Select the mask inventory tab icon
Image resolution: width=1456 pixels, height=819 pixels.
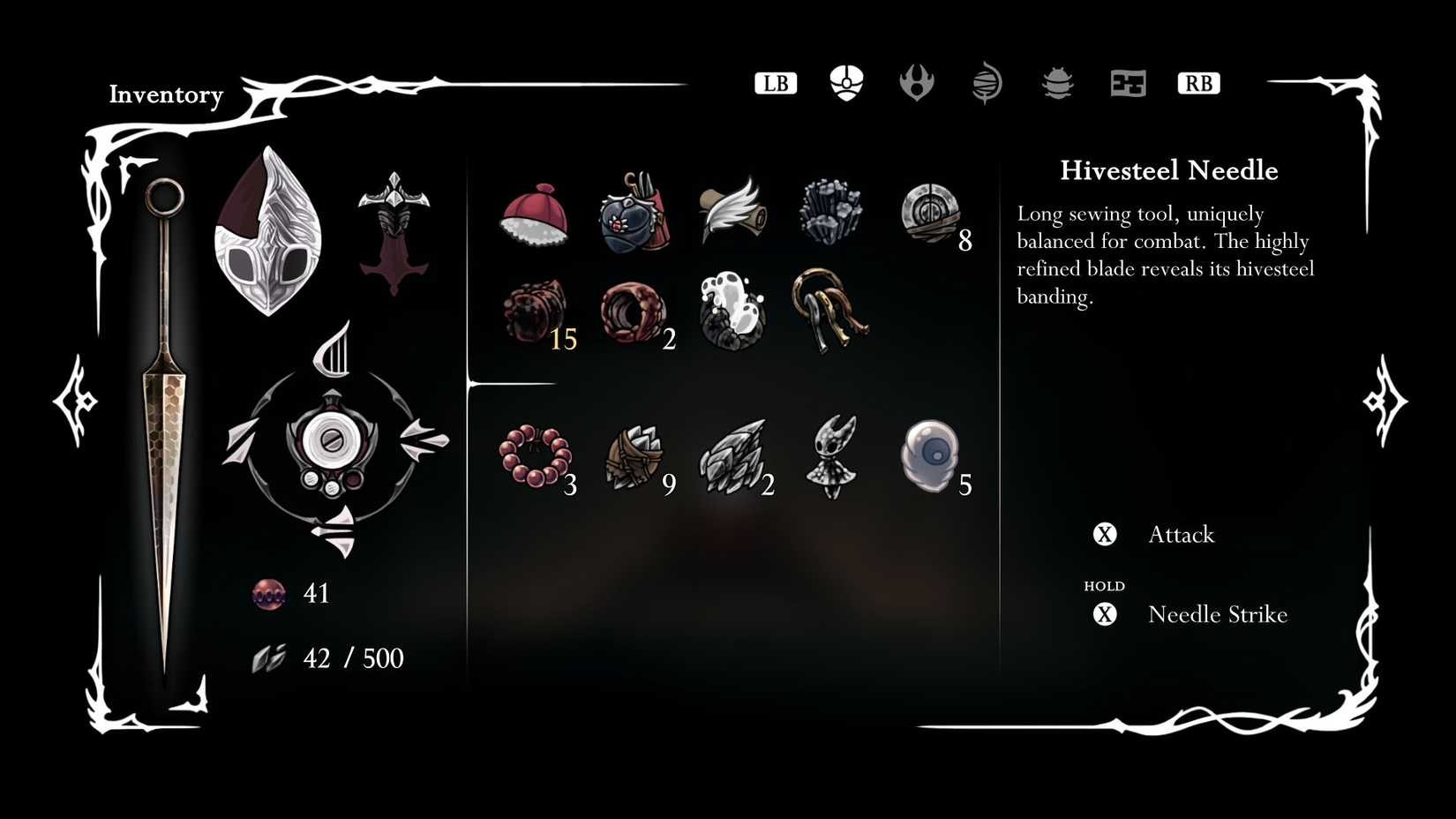click(845, 83)
